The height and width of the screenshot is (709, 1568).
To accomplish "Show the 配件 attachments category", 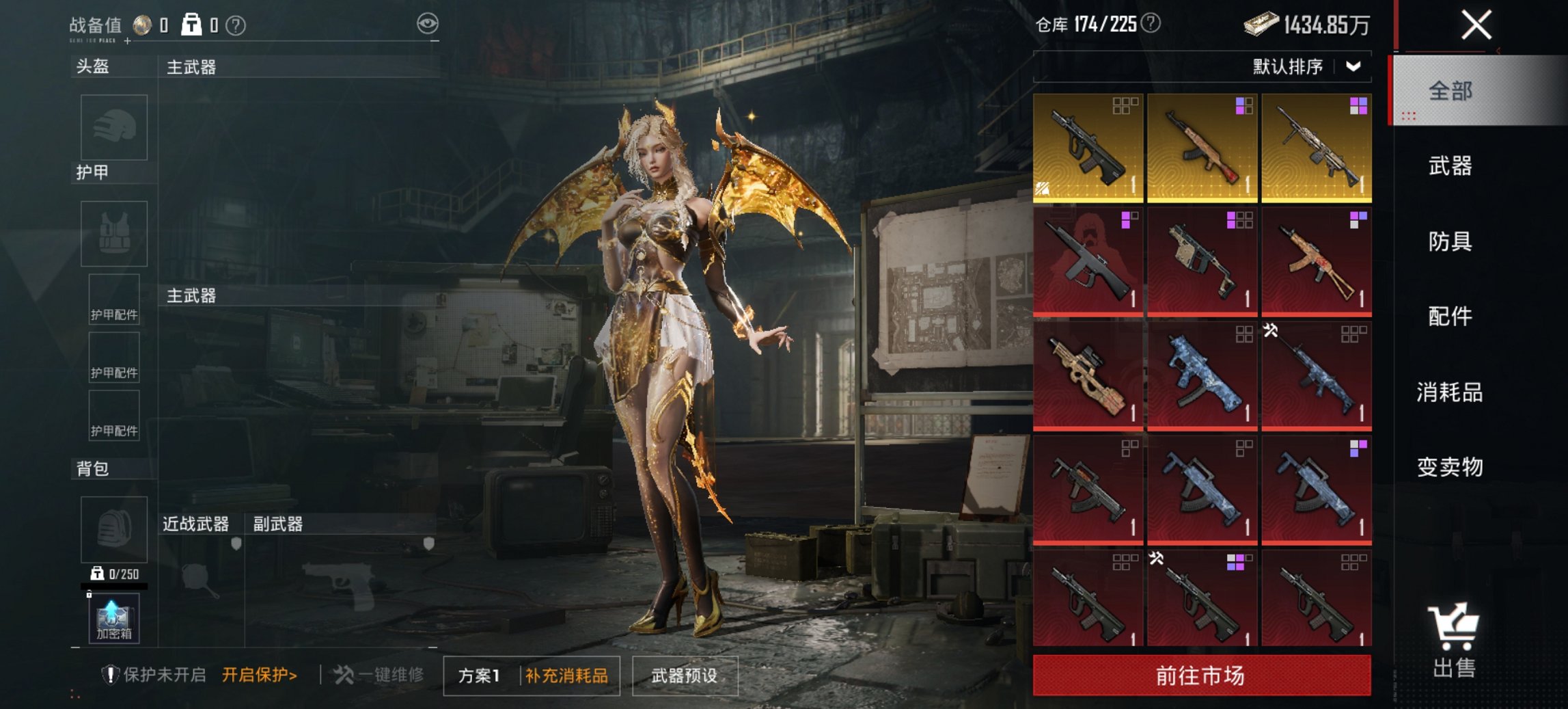I will (x=1450, y=317).
